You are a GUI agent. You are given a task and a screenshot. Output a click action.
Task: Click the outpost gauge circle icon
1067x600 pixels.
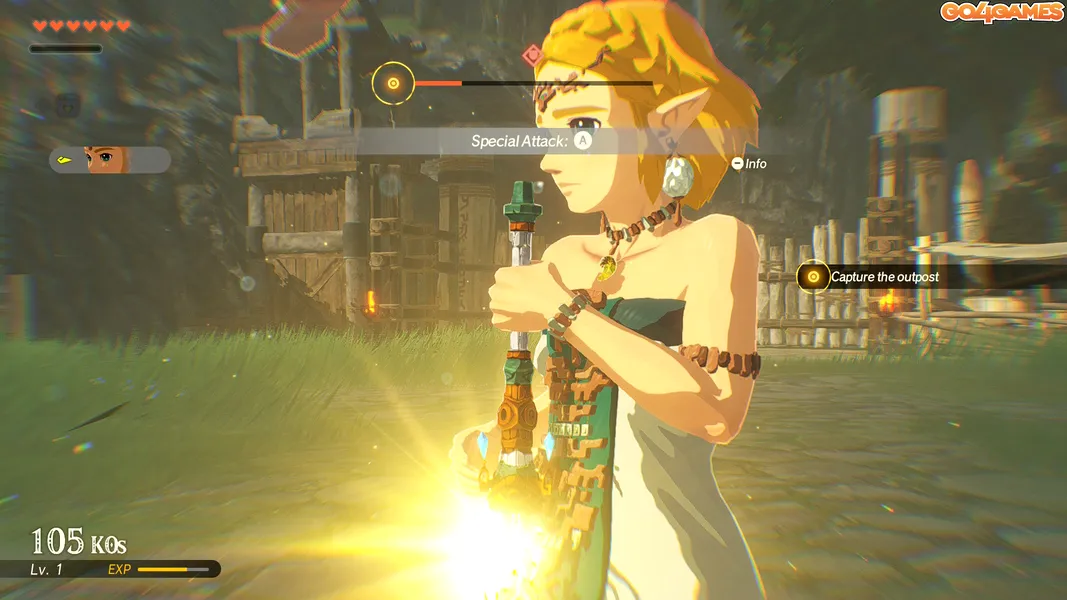pyautogui.click(x=393, y=83)
